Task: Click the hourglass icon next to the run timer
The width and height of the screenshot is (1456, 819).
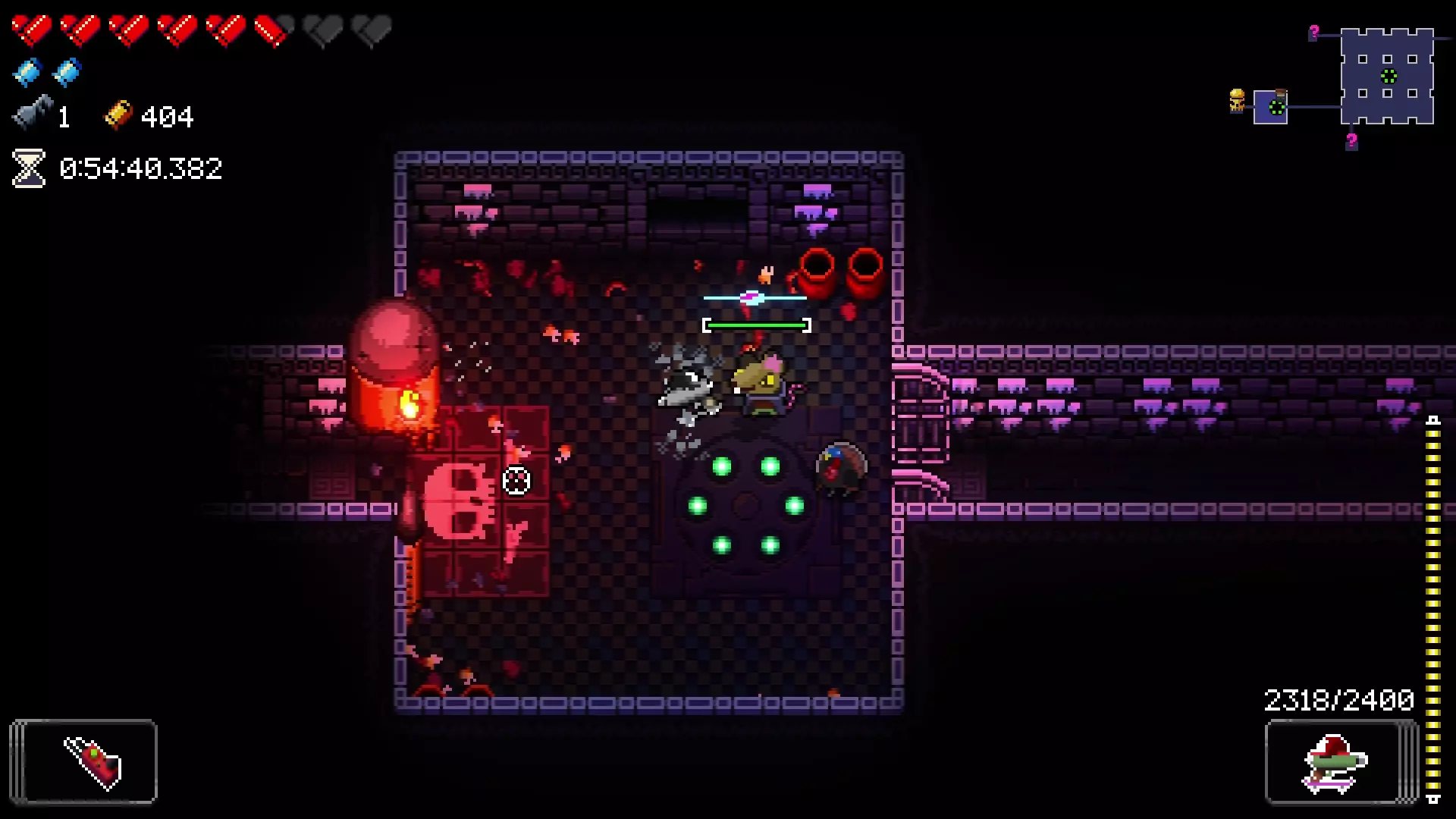Action: point(28,168)
